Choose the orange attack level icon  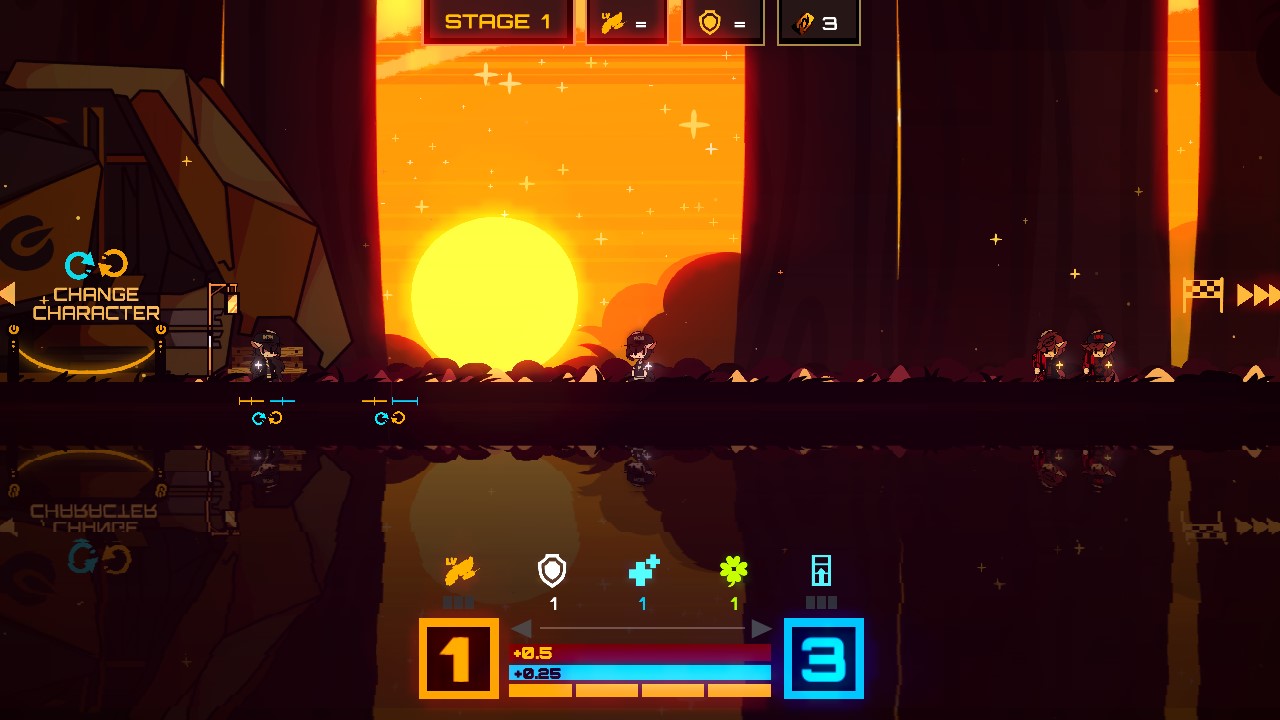point(461,571)
